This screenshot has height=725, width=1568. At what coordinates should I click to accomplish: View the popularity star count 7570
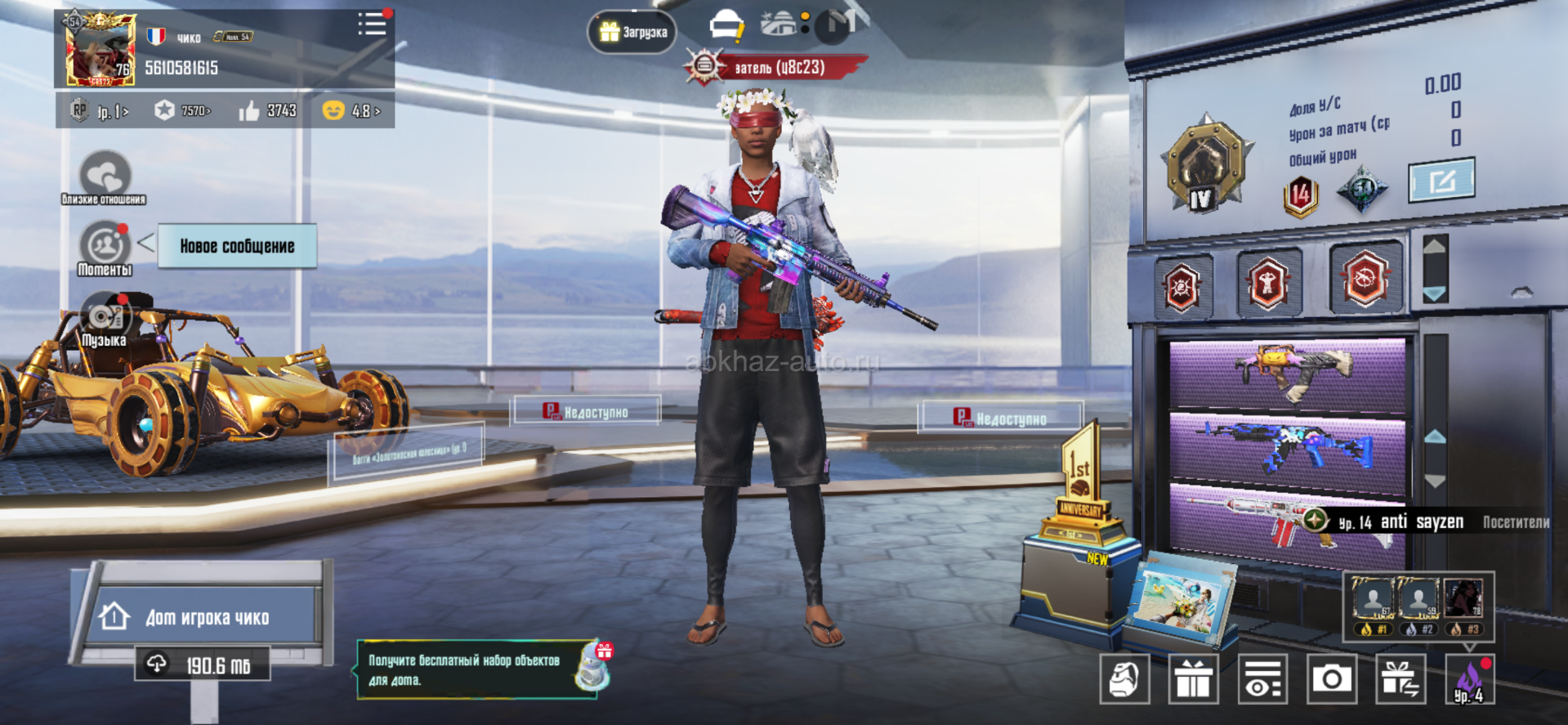[x=184, y=111]
